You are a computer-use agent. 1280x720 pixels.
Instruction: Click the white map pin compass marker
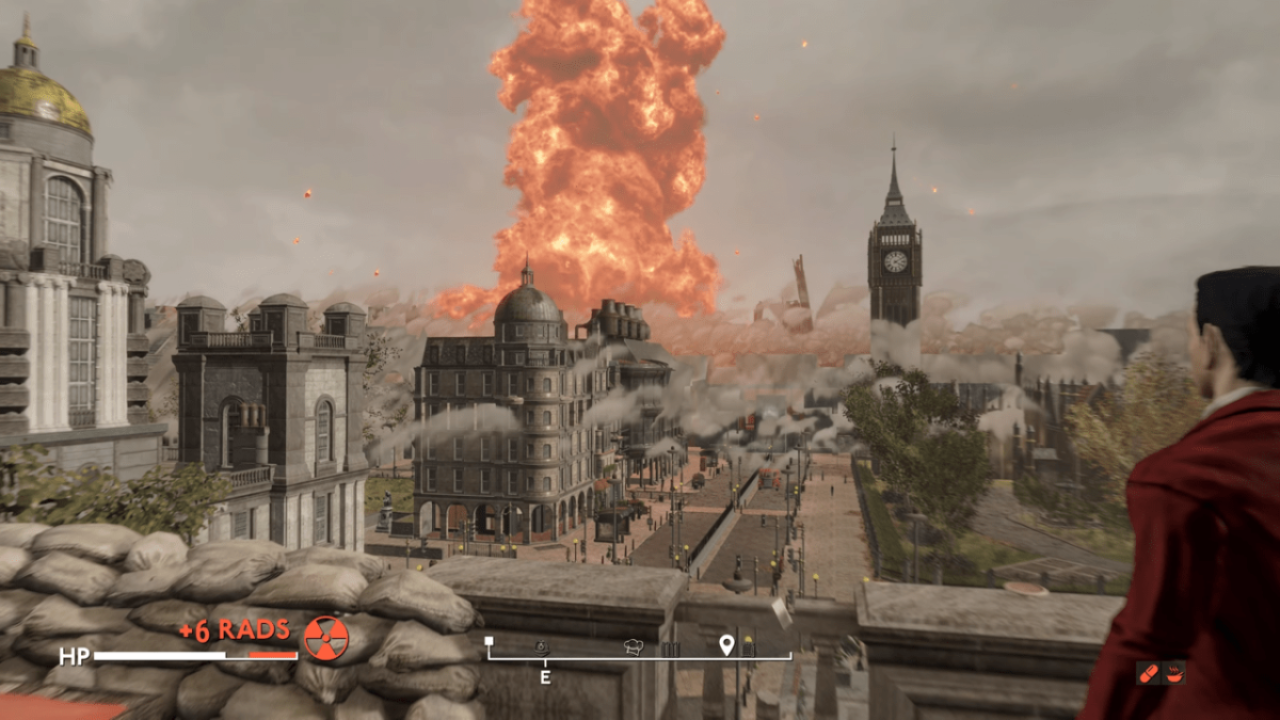click(x=726, y=645)
